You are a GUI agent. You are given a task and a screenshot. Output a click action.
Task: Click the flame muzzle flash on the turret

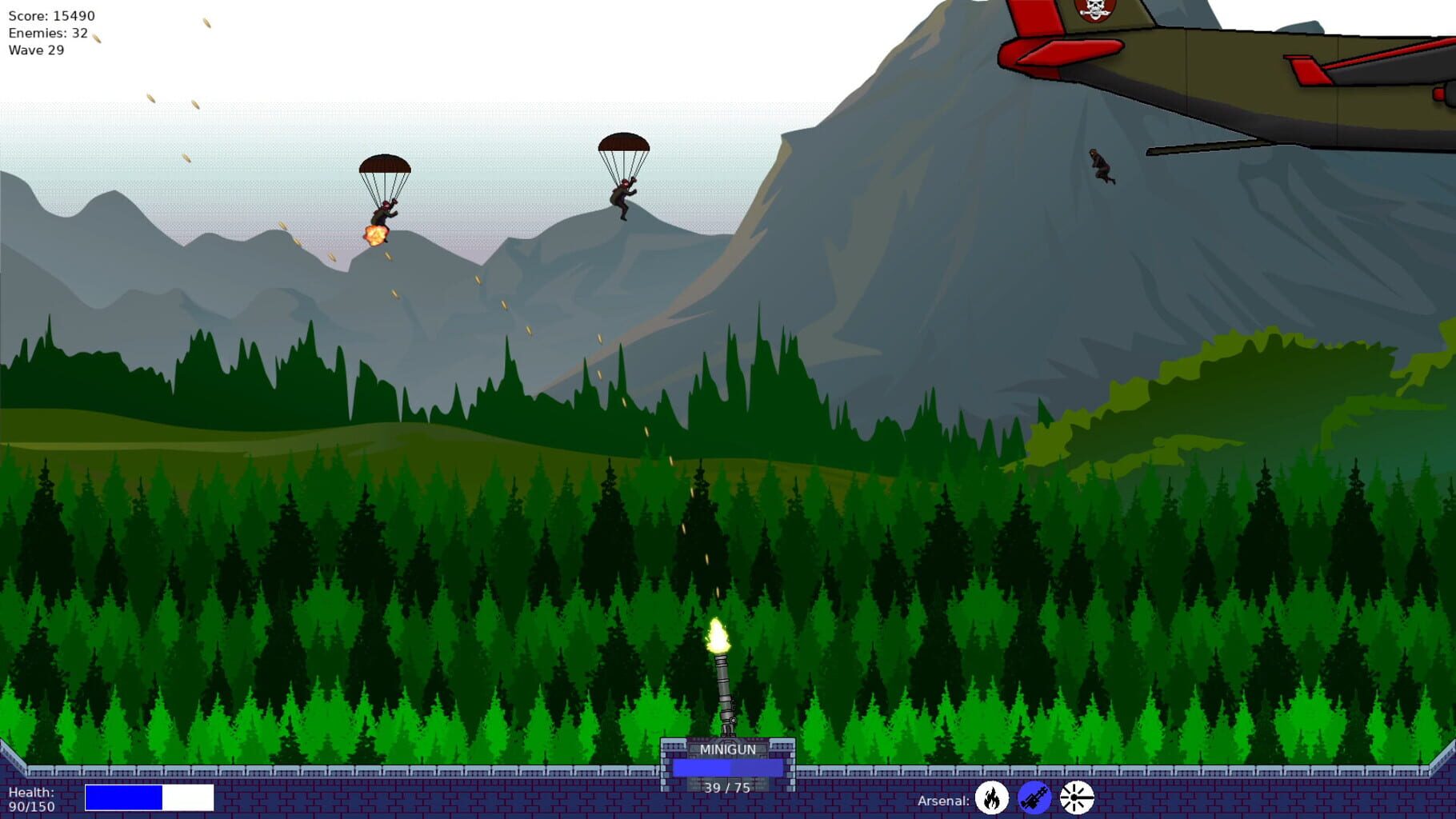717,636
